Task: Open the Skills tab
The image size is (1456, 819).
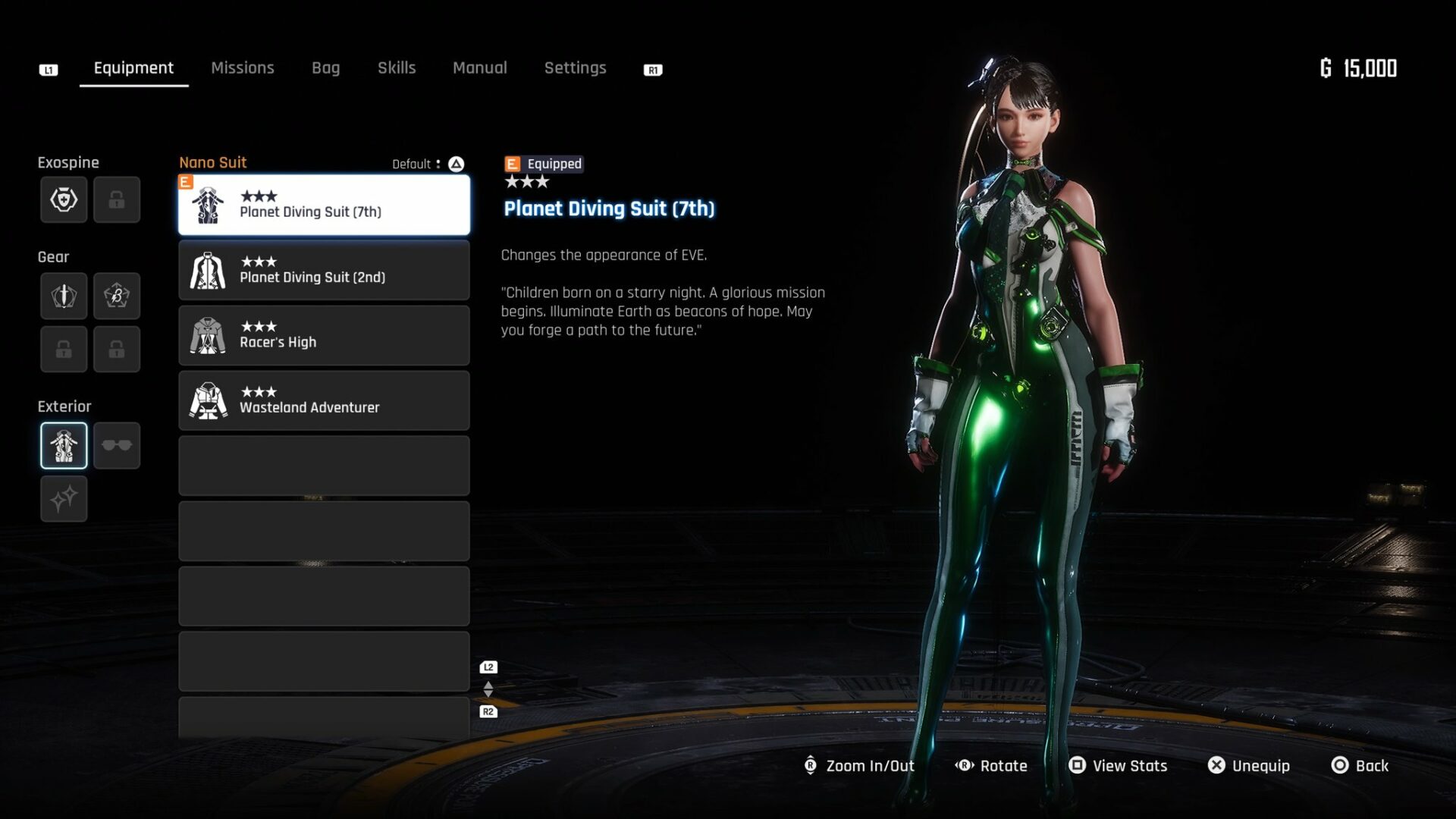Action: point(397,67)
